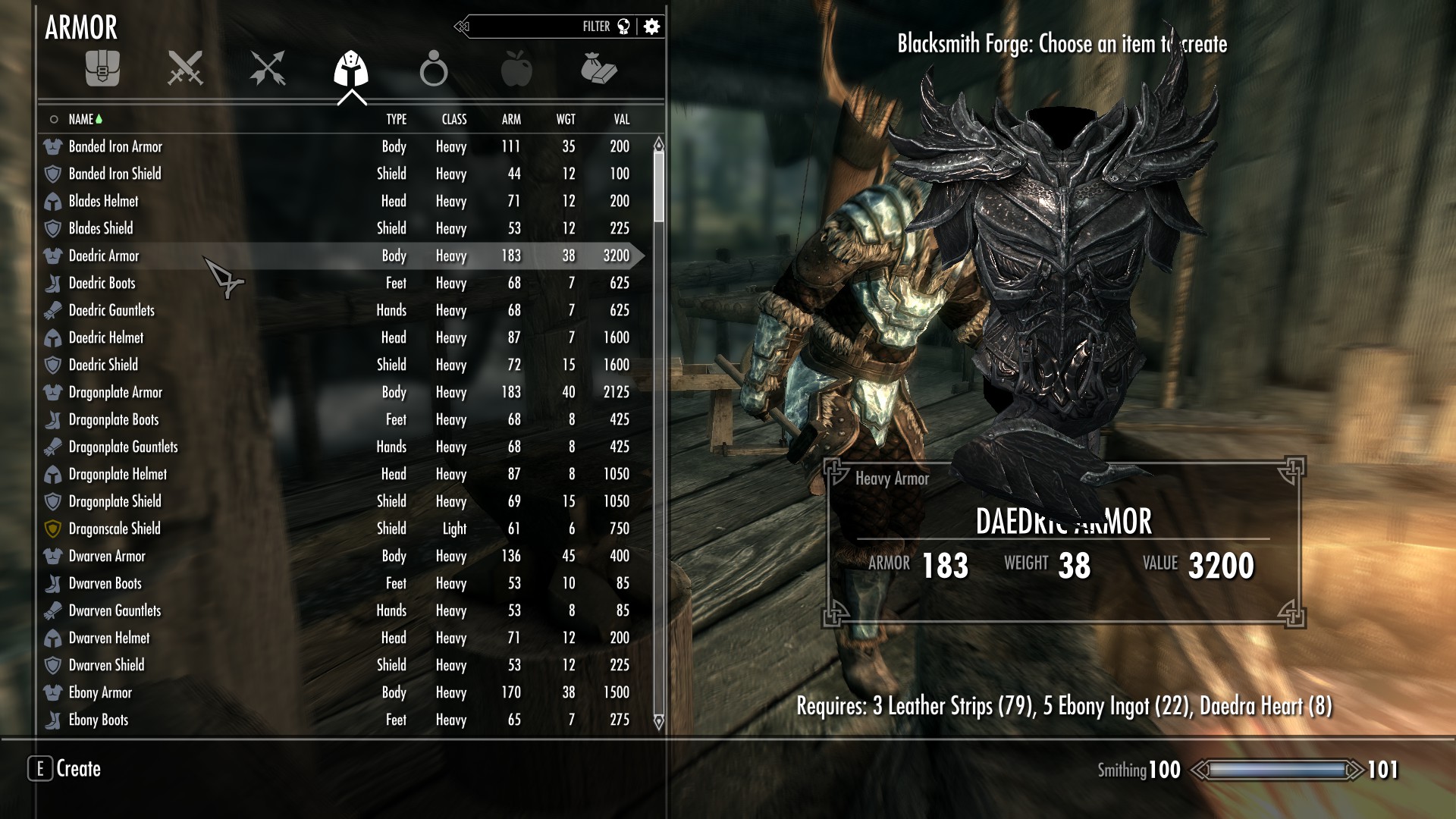
Task: Click the scrollbar down arrow
Action: pos(658,722)
